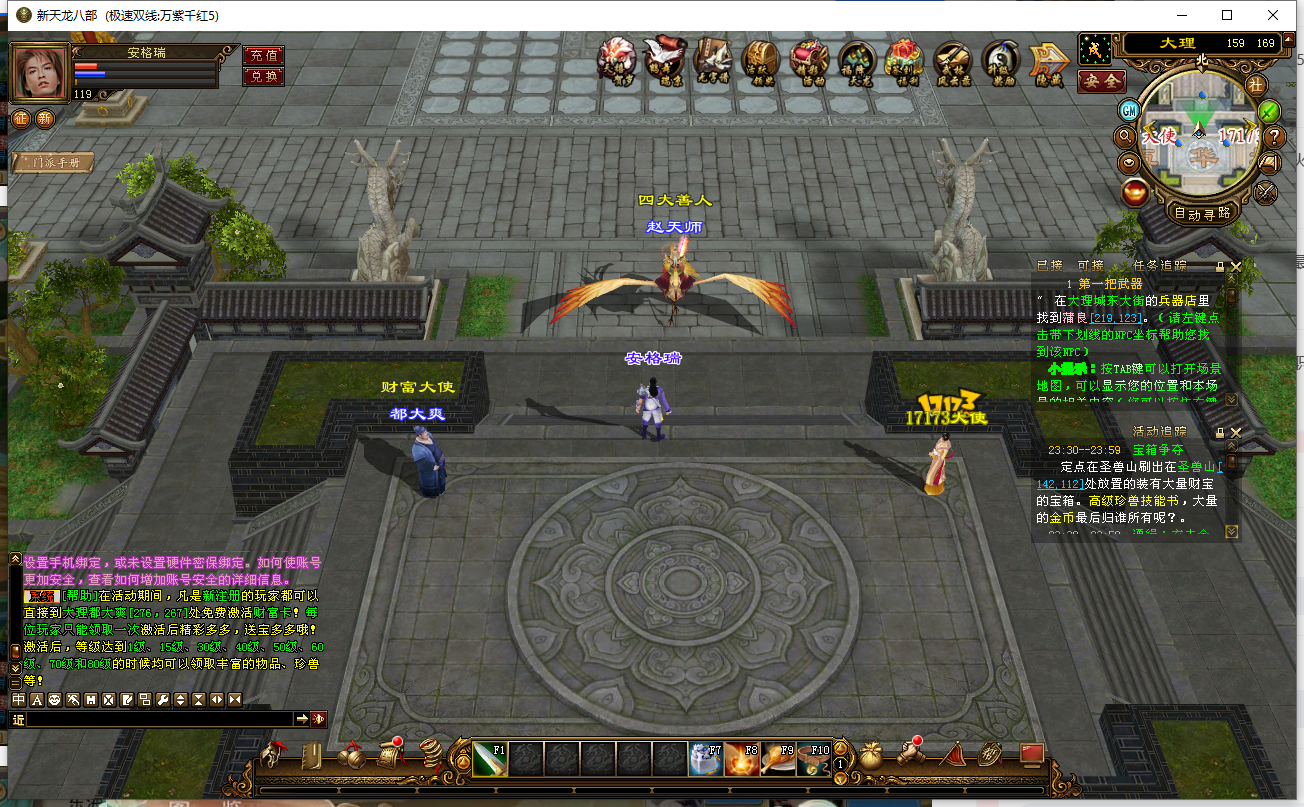This screenshot has height=807, width=1304.
Task: Open the money pouch bag icon
Action: click(869, 755)
